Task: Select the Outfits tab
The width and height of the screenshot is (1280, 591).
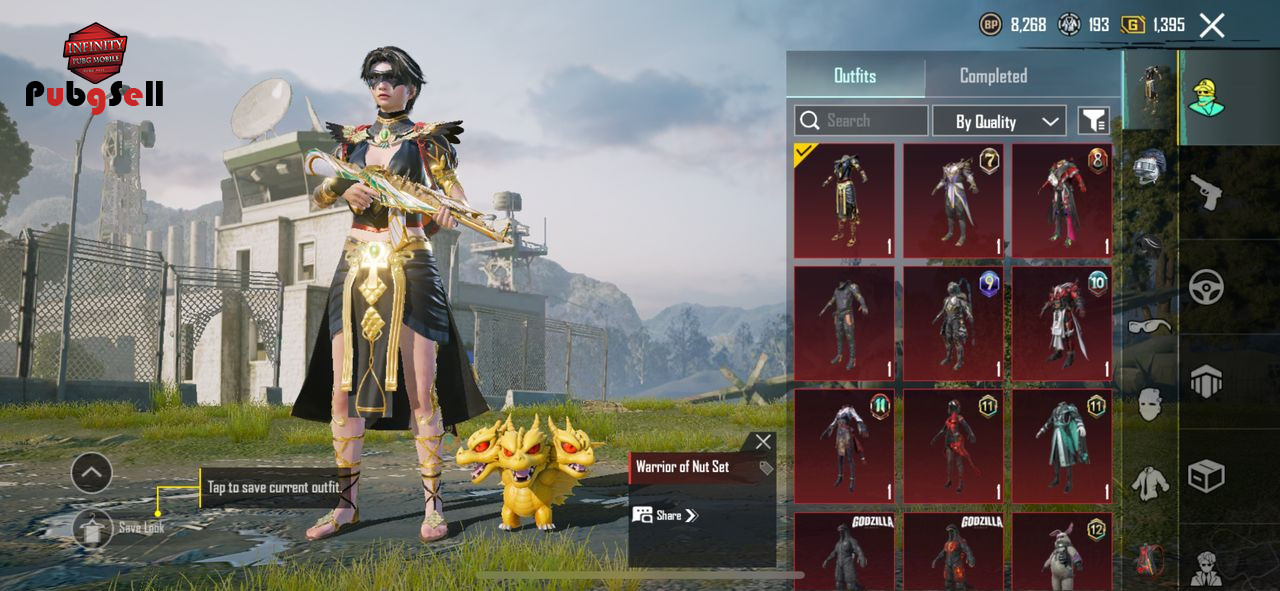Action: pyautogui.click(x=855, y=76)
